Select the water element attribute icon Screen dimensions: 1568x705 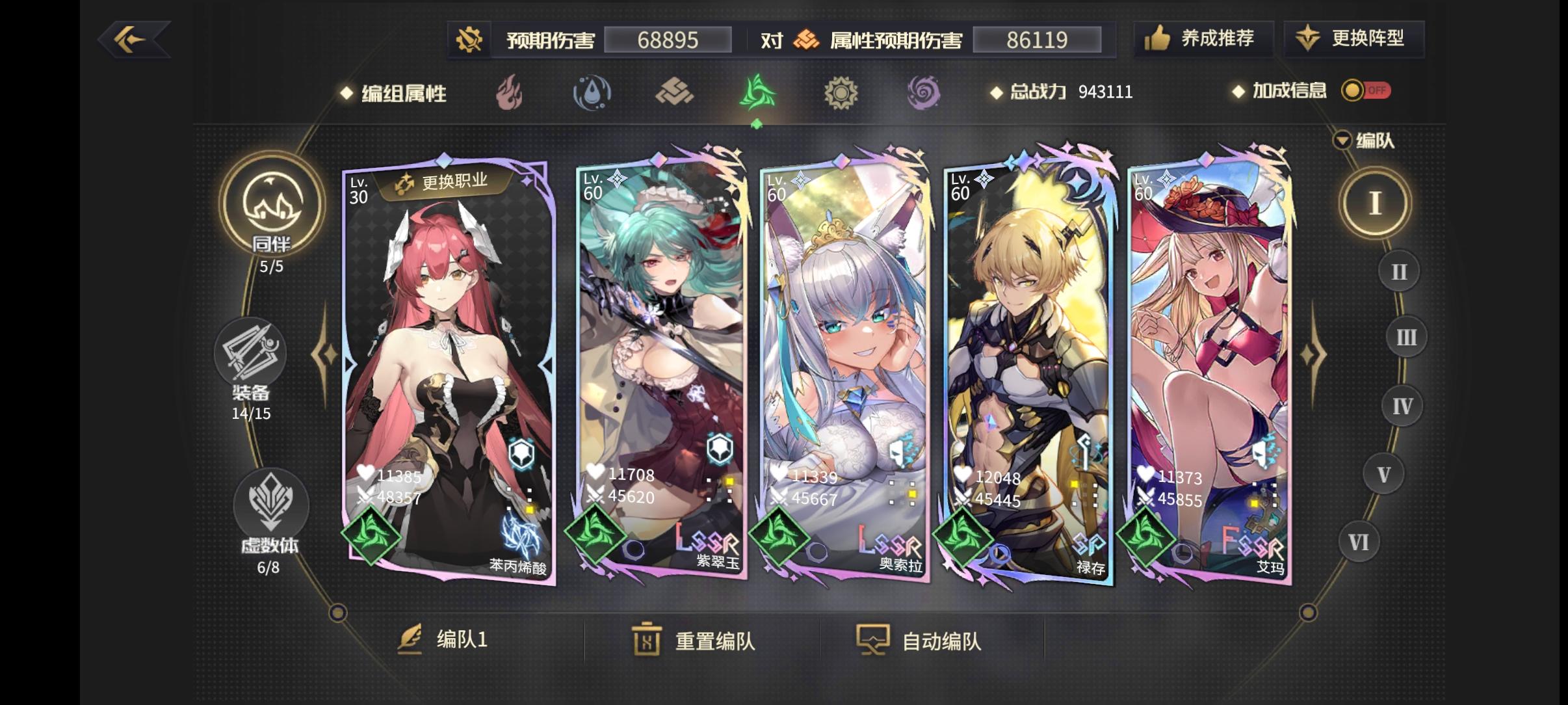click(593, 94)
